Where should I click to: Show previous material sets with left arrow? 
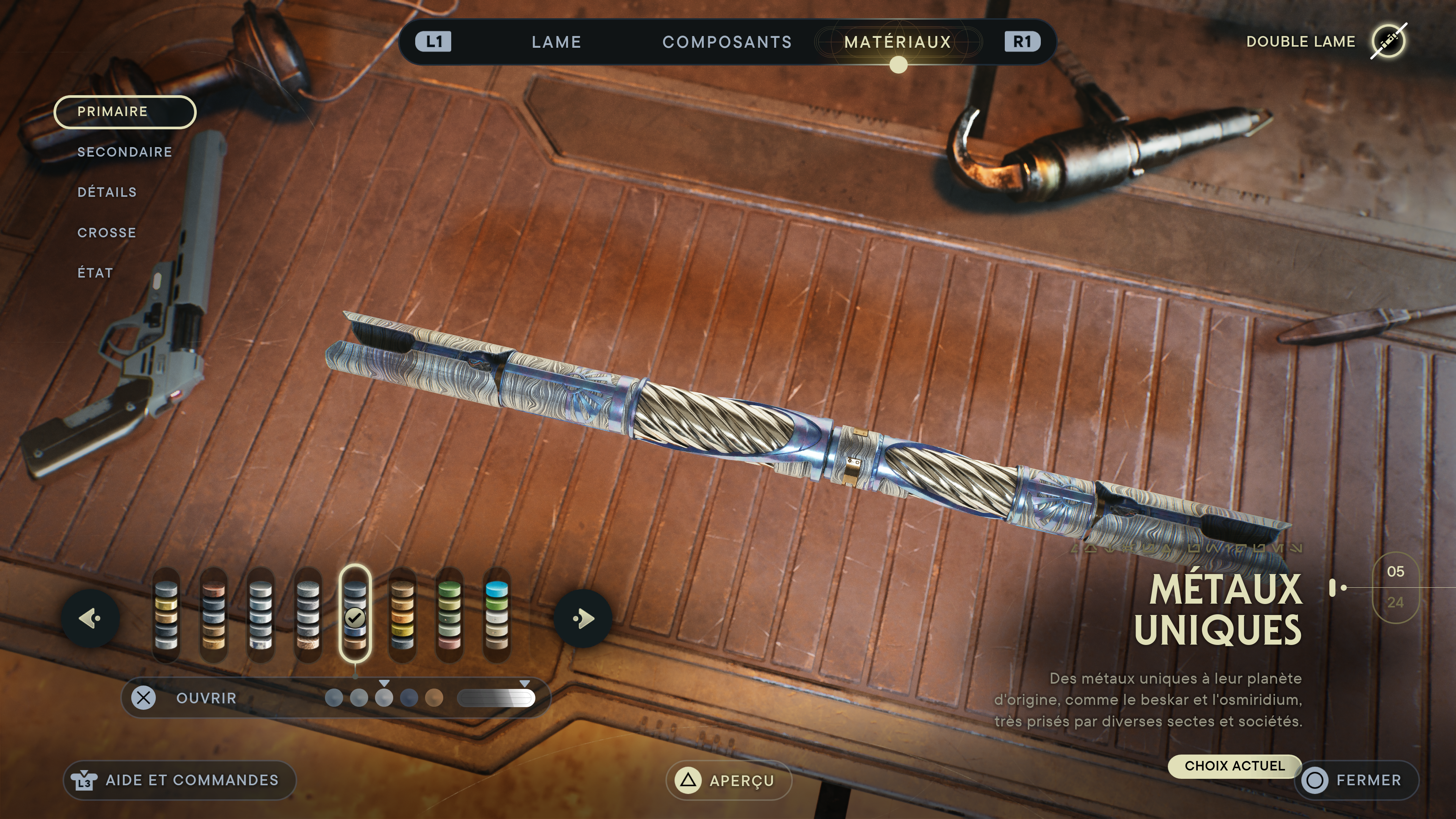91,618
